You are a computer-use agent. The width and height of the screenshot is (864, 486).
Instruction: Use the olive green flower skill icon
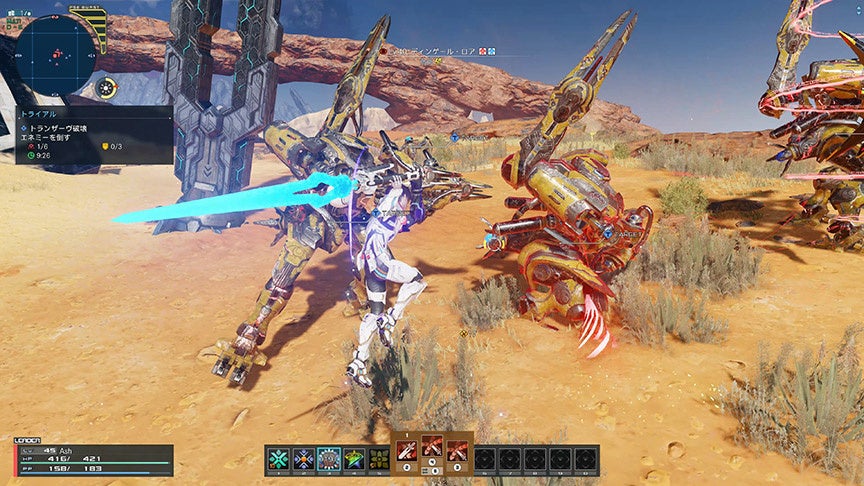tap(379, 459)
